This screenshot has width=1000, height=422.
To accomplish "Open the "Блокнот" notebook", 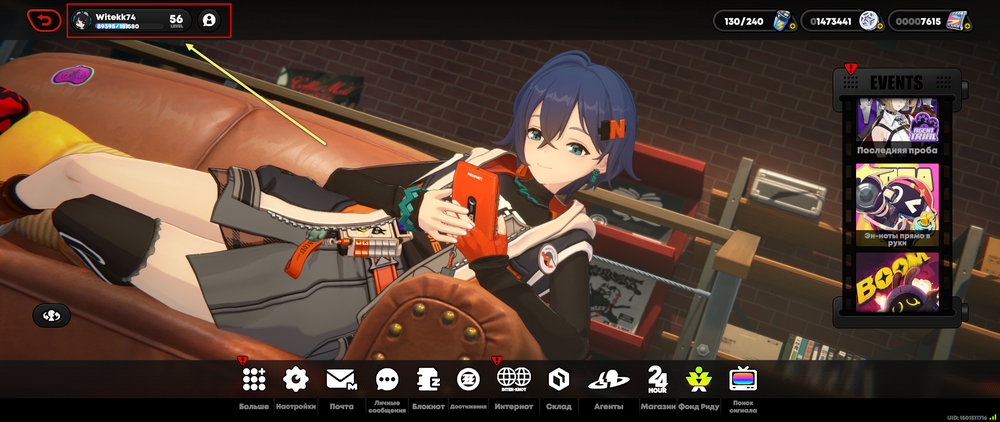I will 428,379.
